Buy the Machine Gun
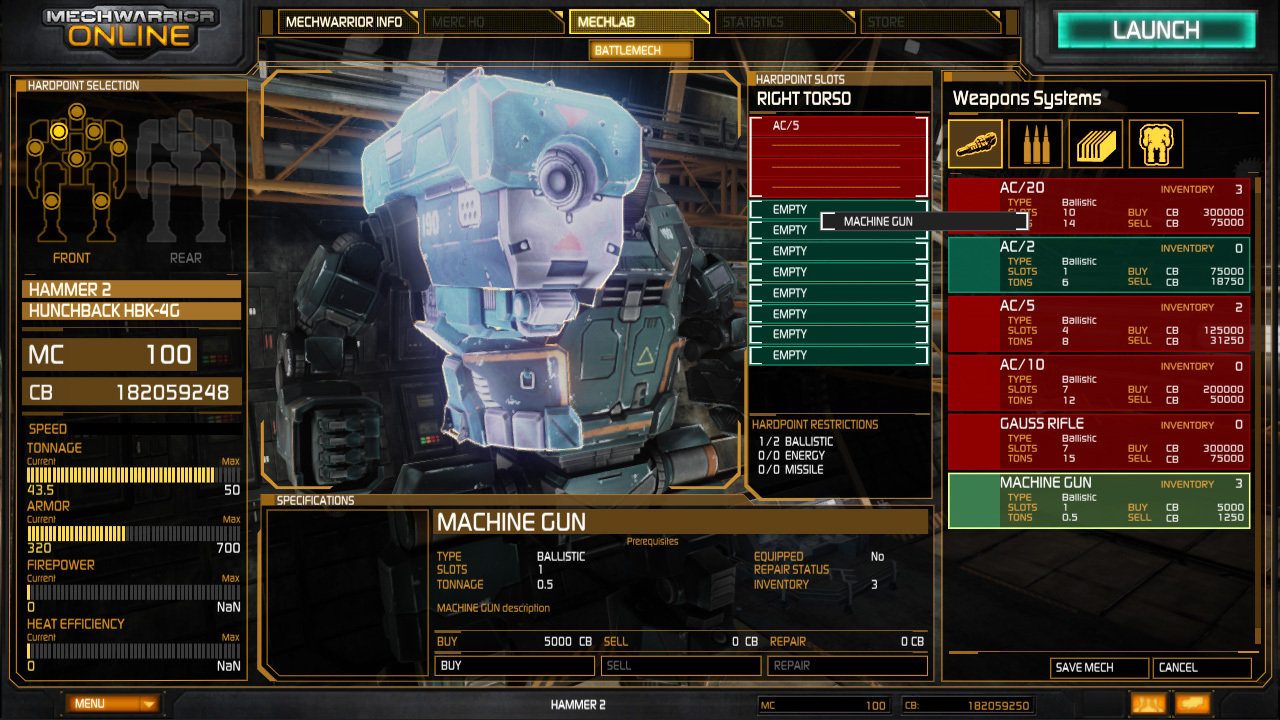The width and height of the screenshot is (1280, 720). coord(515,665)
